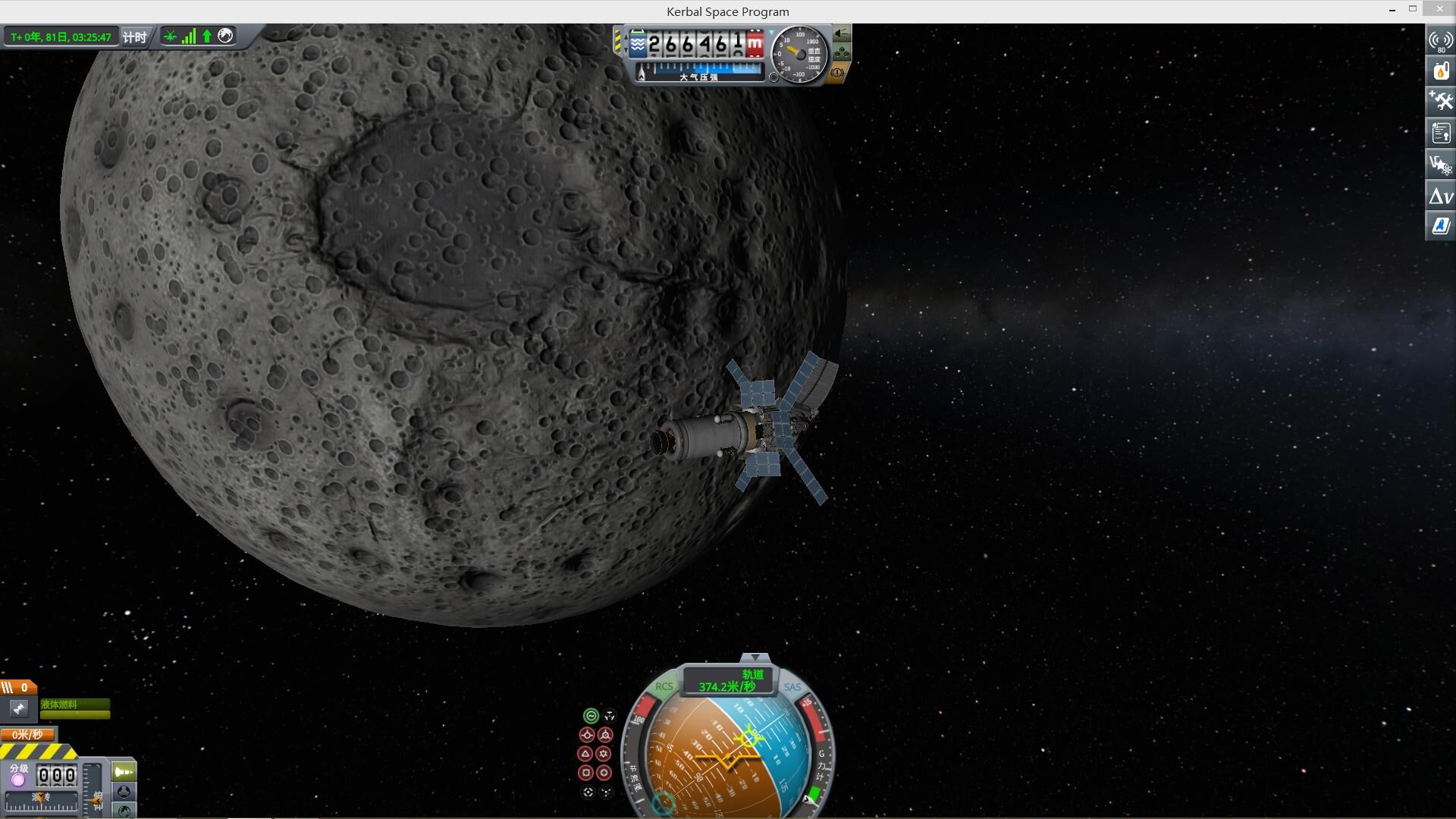Screen dimensions: 1456x819
Task: Open the resources fuel toolbar button
Action: tap(1440, 71)
